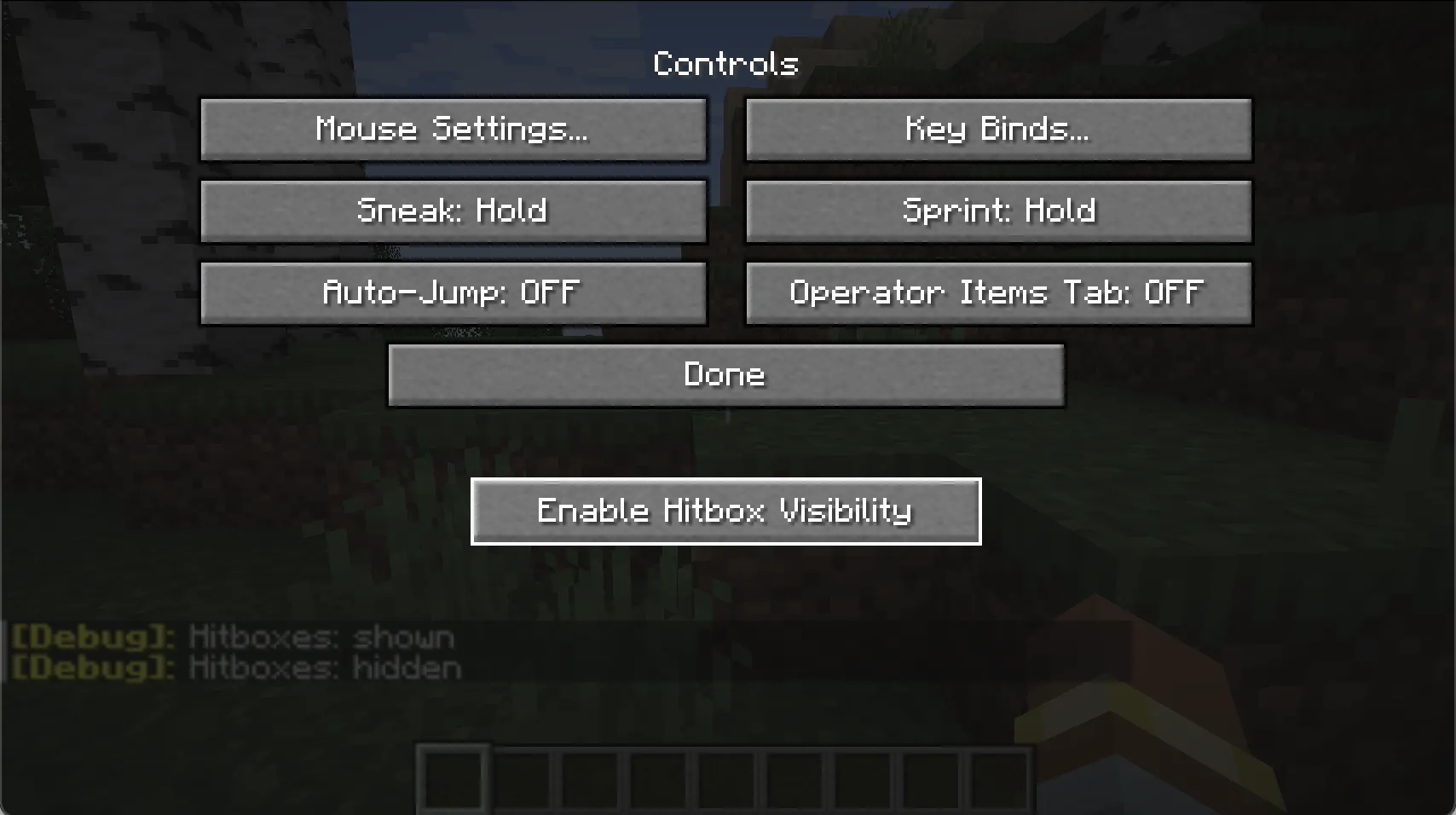Switch Sprint to Toggle mode
Image resolution: width=1456 pixels, height=815 pixels.
[998, 211]
